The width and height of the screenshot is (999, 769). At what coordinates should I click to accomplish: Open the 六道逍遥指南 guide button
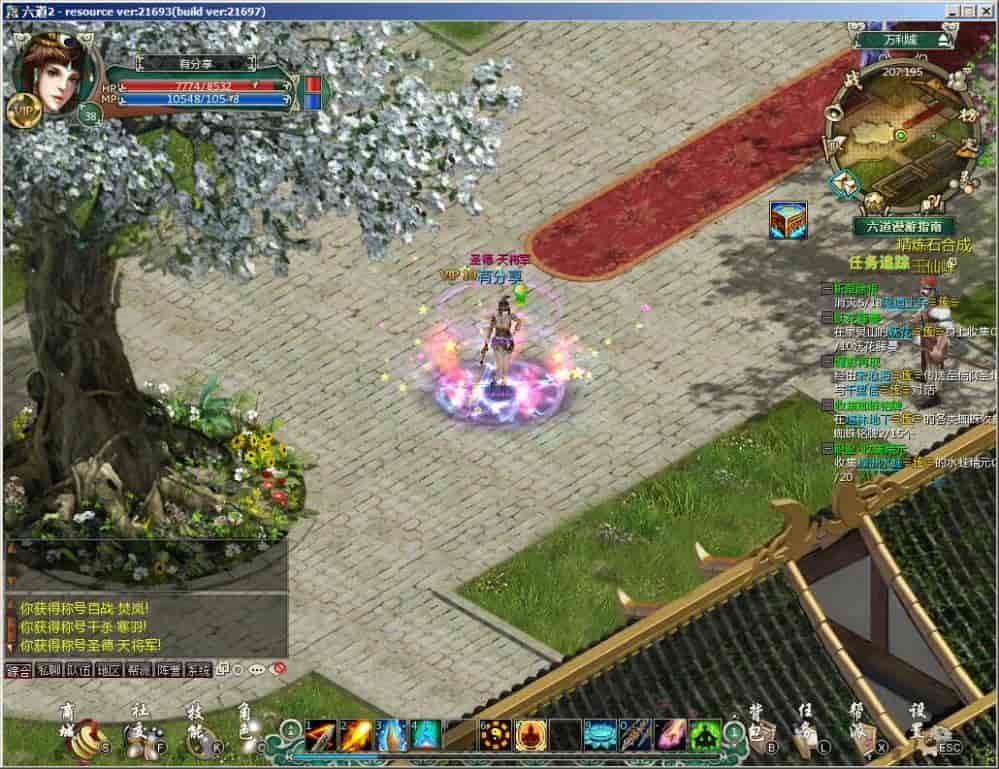[x=903, y=226]
